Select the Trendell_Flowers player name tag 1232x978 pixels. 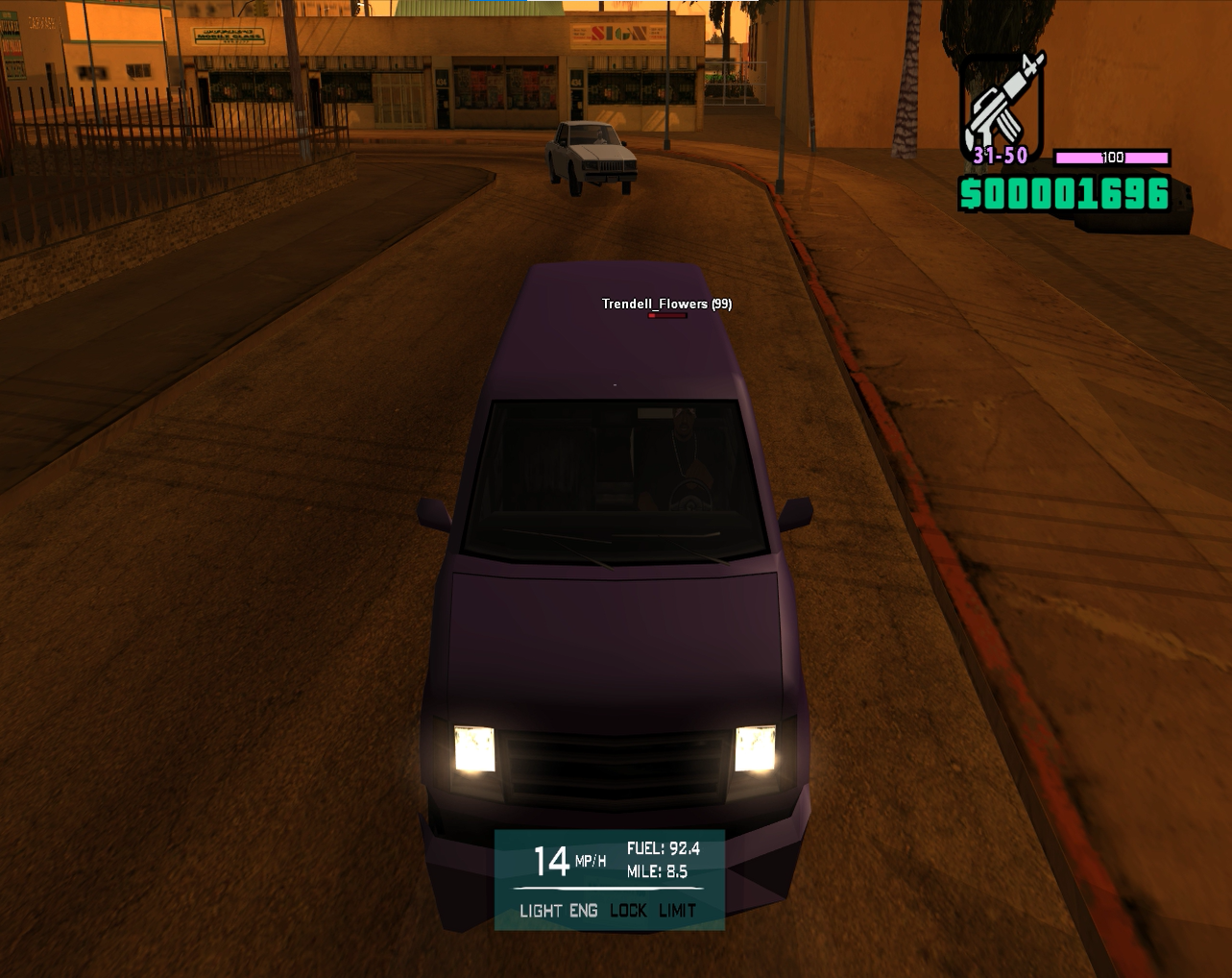tap(665, 304)
